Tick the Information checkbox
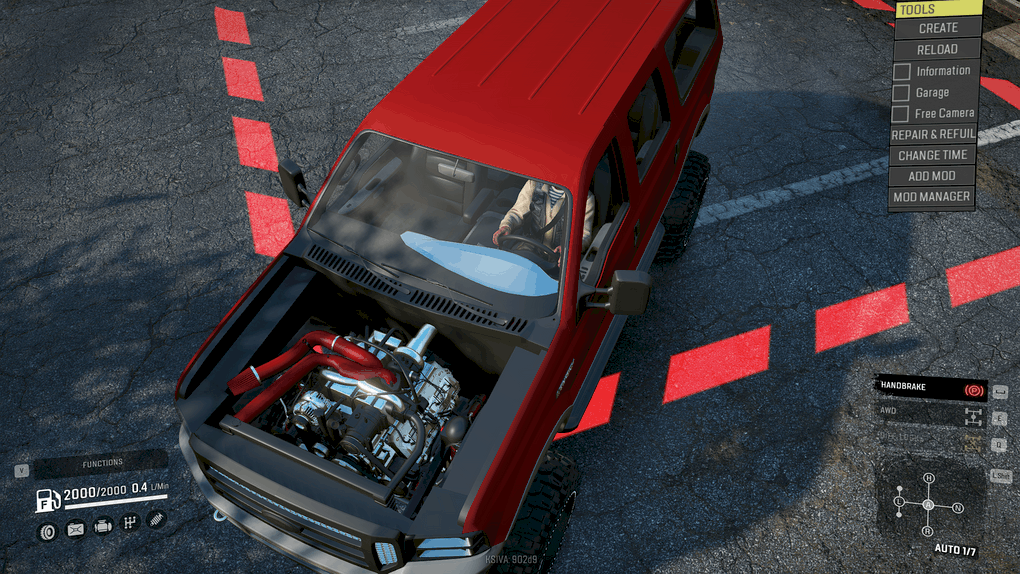This screenshot has width=1020, height=574. (902, 71)
